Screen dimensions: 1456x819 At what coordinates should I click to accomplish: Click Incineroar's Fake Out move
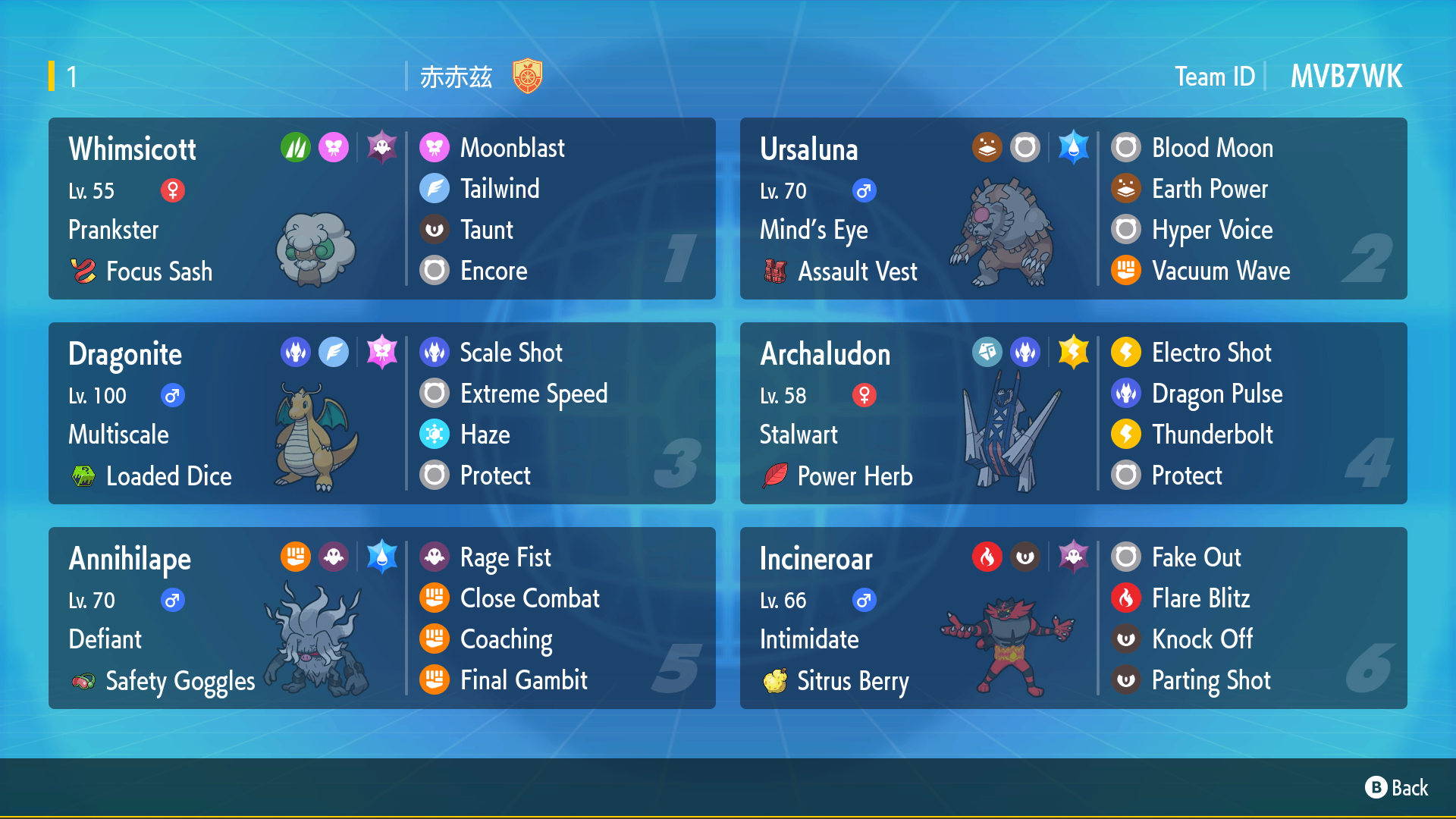click(1196, 557)
